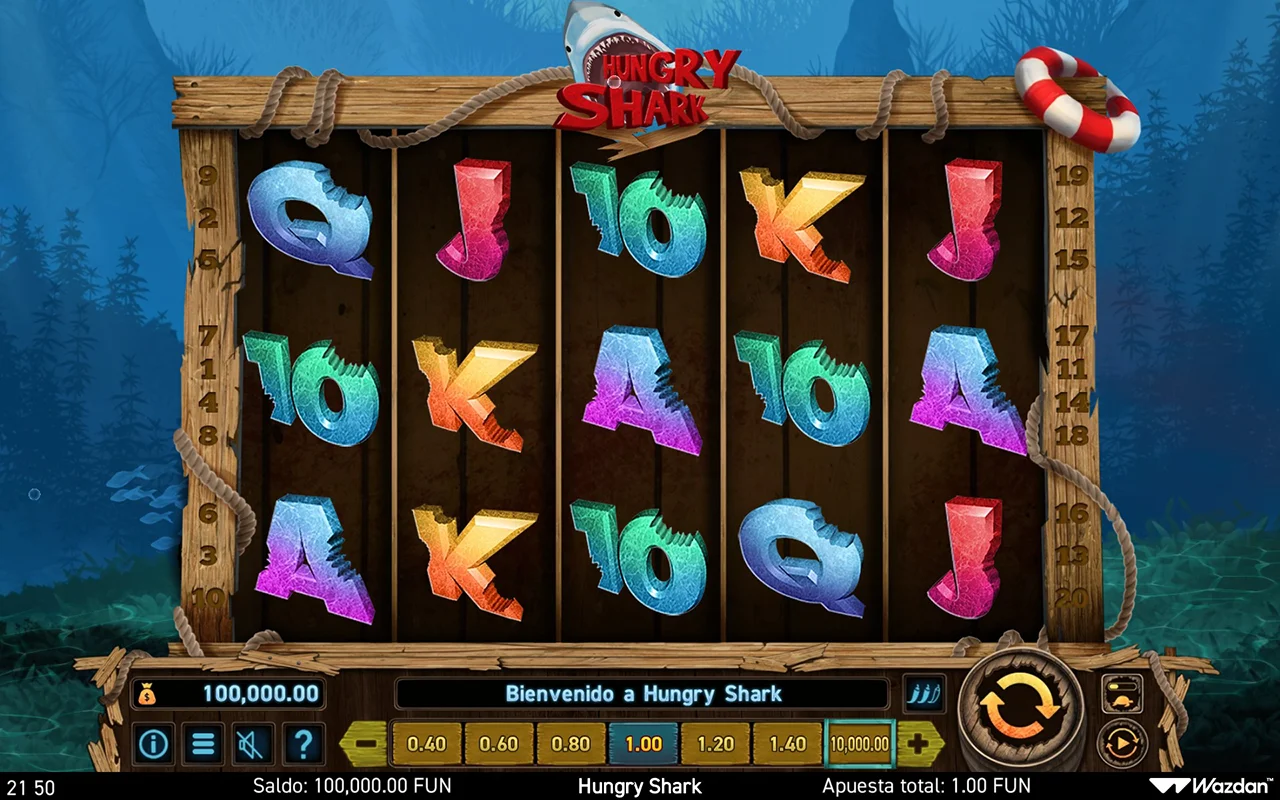
Task: Select the 10,000.00 maximum bet
Action: tap(860, 744)
